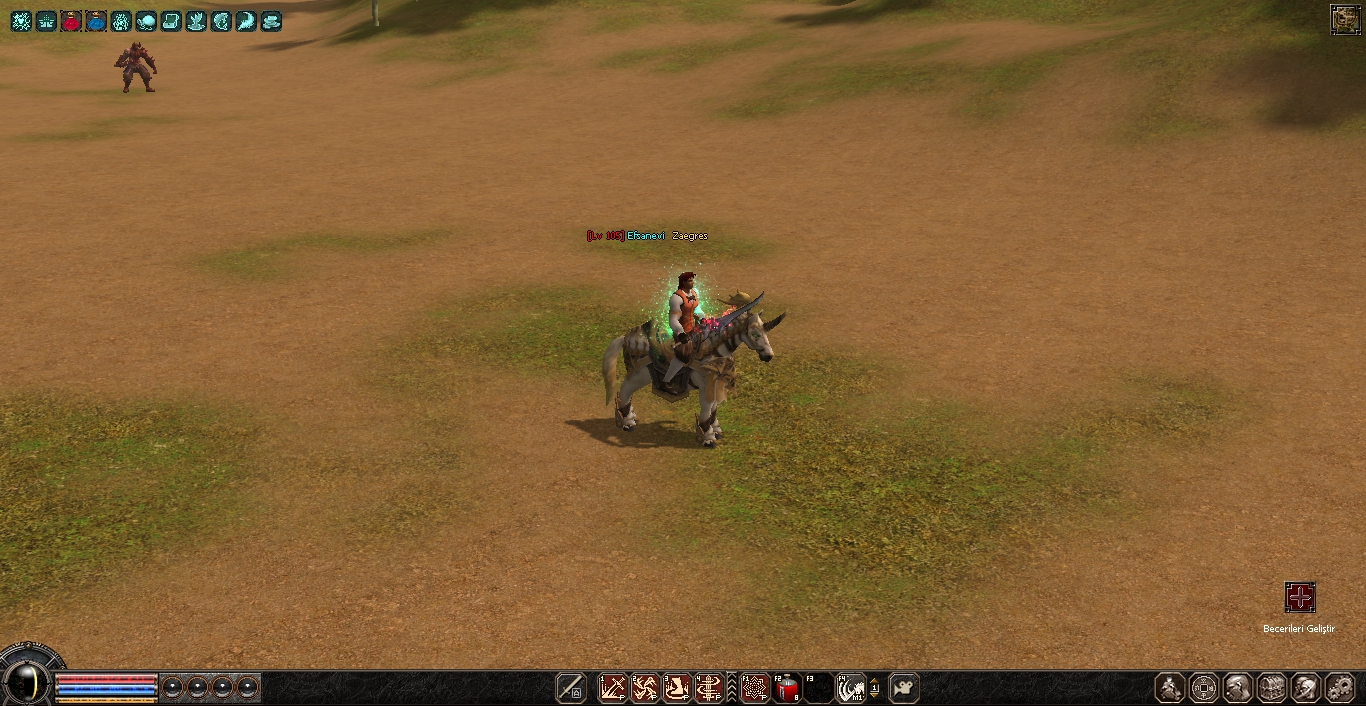Click the blue potion buff icon
This screenshot has height=706, width=1366.
pyautogui.click(x=96, y=21)
